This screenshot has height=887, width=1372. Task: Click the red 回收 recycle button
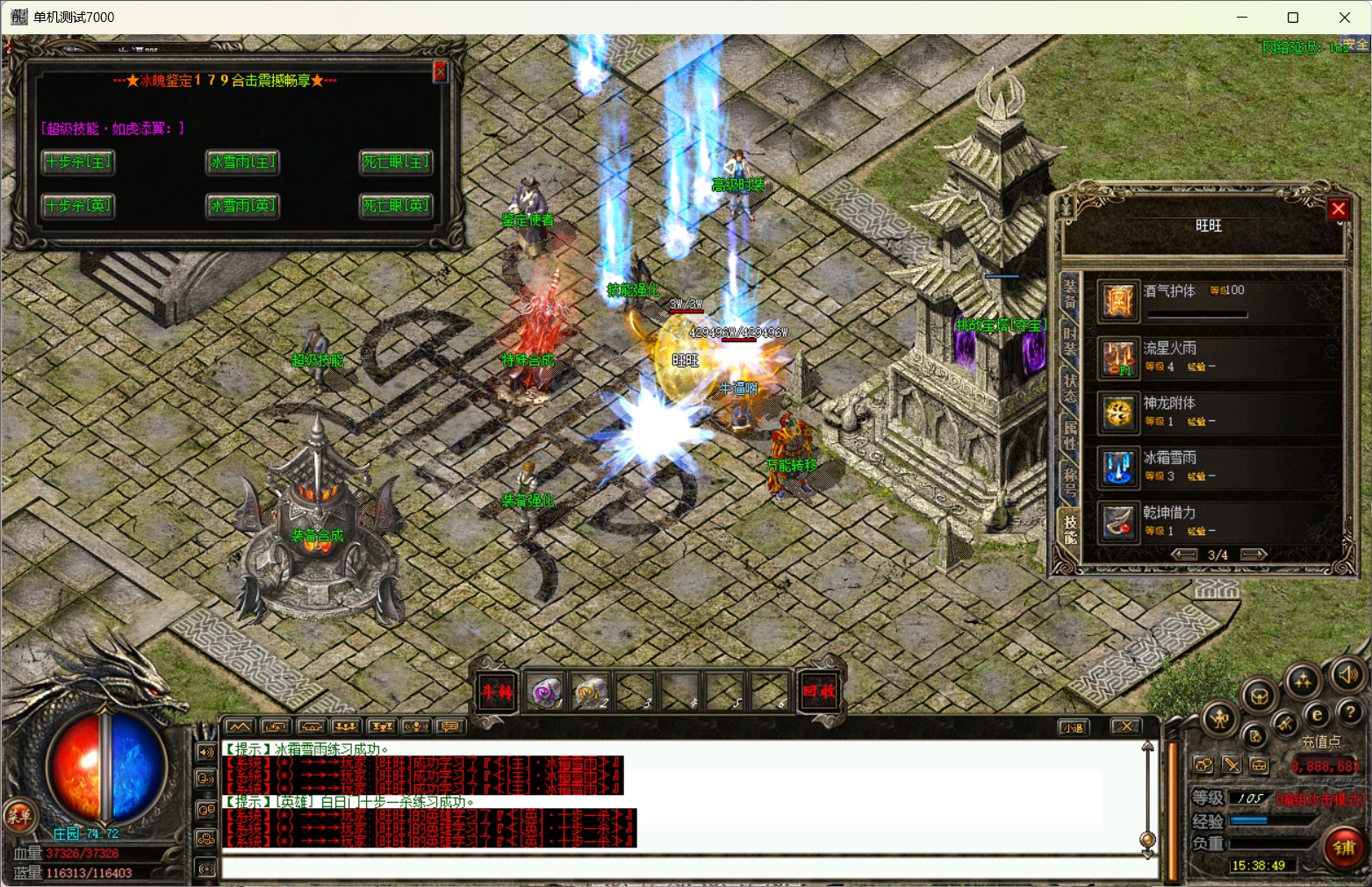(x=818, y=691)
